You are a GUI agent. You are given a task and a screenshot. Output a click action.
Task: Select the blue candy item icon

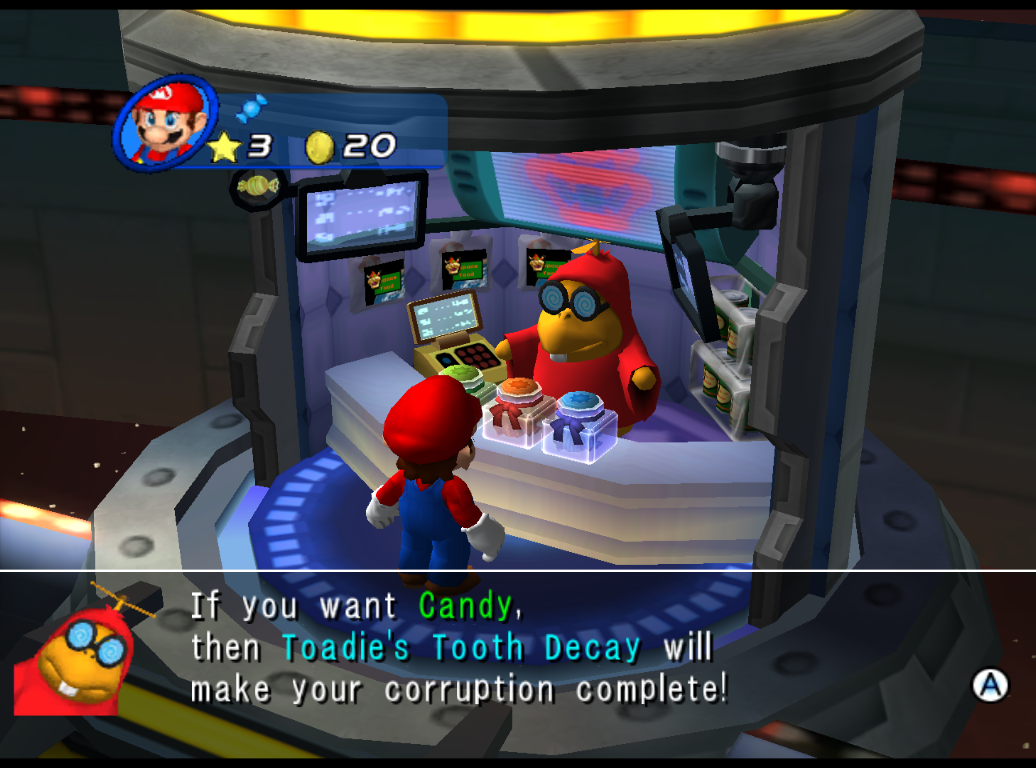[x=251, y=108]
